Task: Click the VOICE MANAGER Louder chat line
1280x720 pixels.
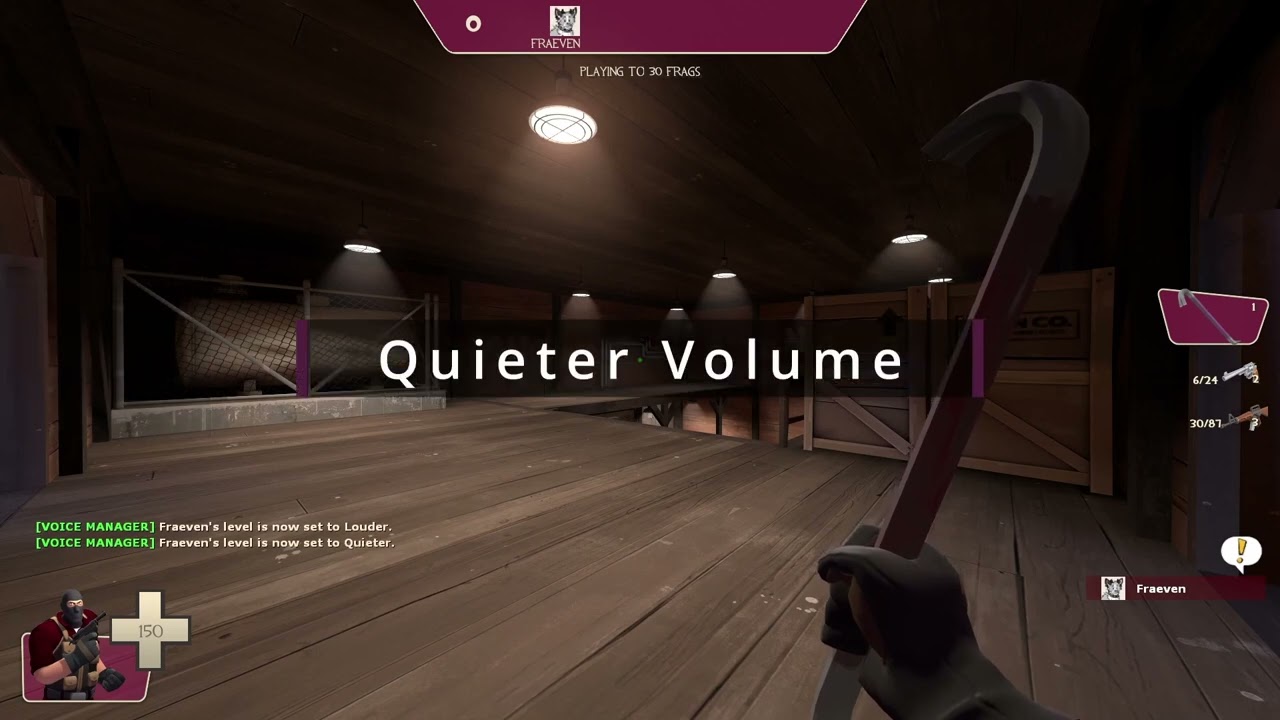Action: coord(214,525)
